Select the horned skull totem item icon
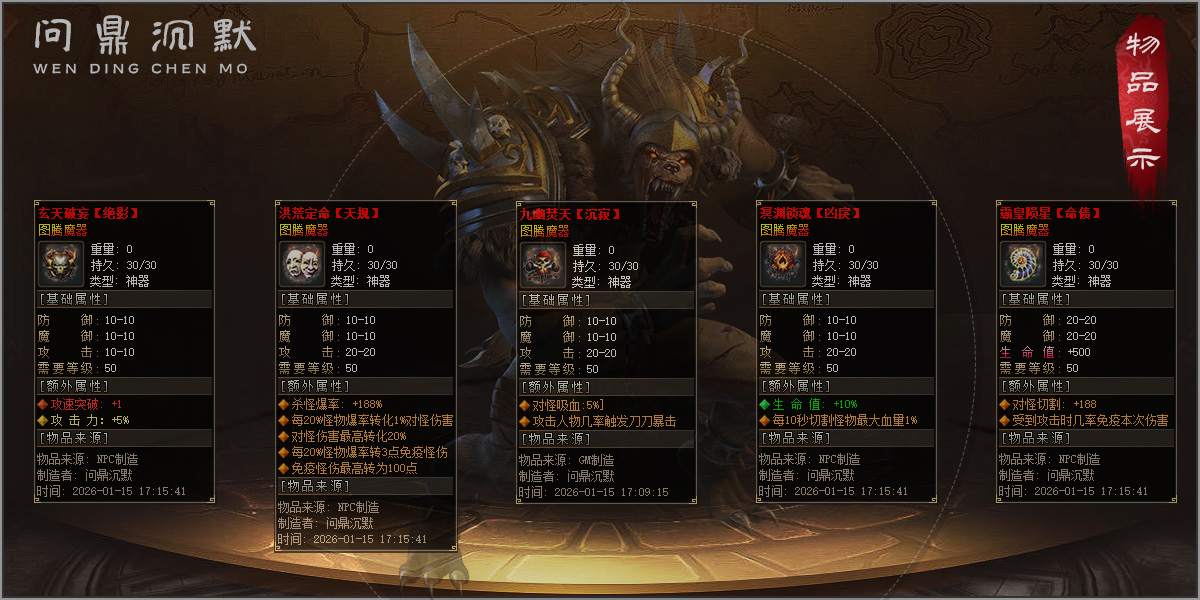Screen dimensions: 1200x600 pos(61,264)
